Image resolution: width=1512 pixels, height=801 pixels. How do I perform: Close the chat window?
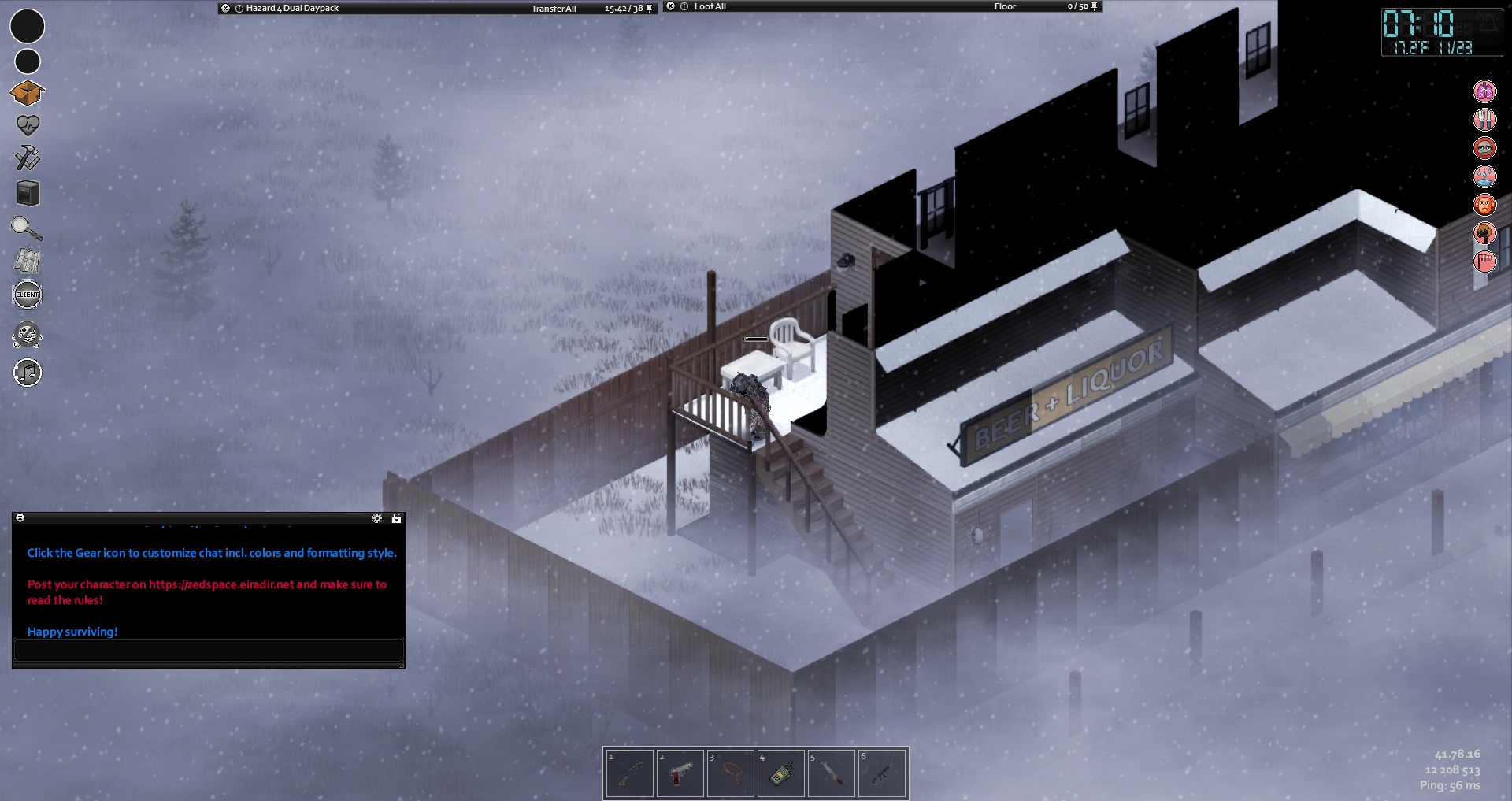tap(20, 518)
